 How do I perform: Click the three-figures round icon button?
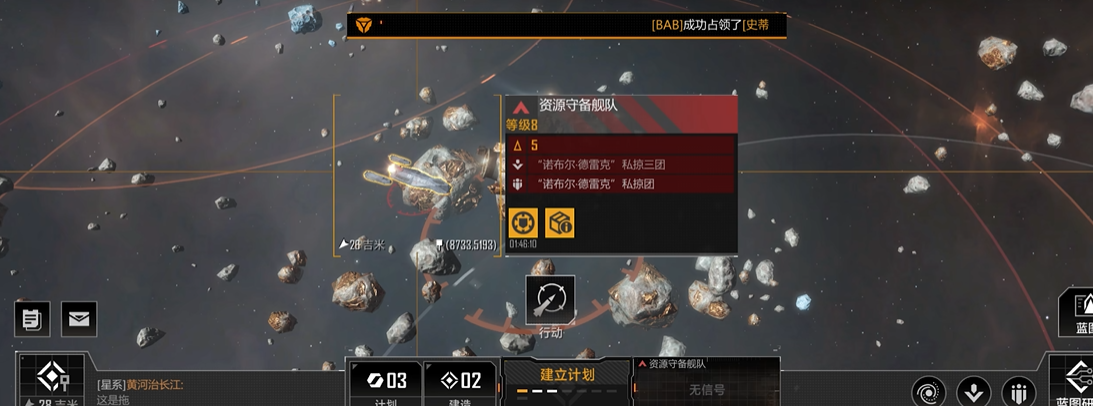coord(1018,392)
